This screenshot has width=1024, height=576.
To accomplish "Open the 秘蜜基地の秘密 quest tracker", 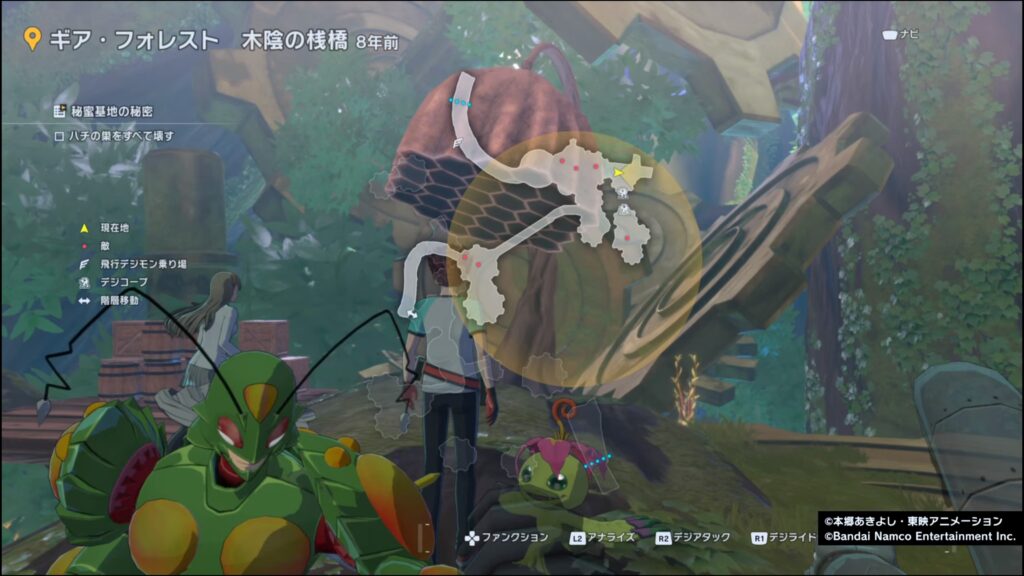I will (x=111, y=111).
